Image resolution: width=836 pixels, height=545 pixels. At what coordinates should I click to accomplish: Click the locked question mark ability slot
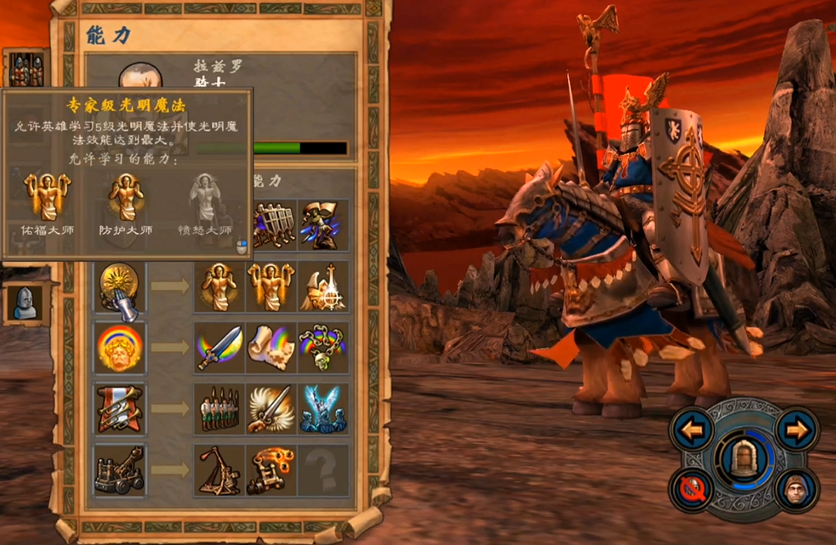[324, 470]
